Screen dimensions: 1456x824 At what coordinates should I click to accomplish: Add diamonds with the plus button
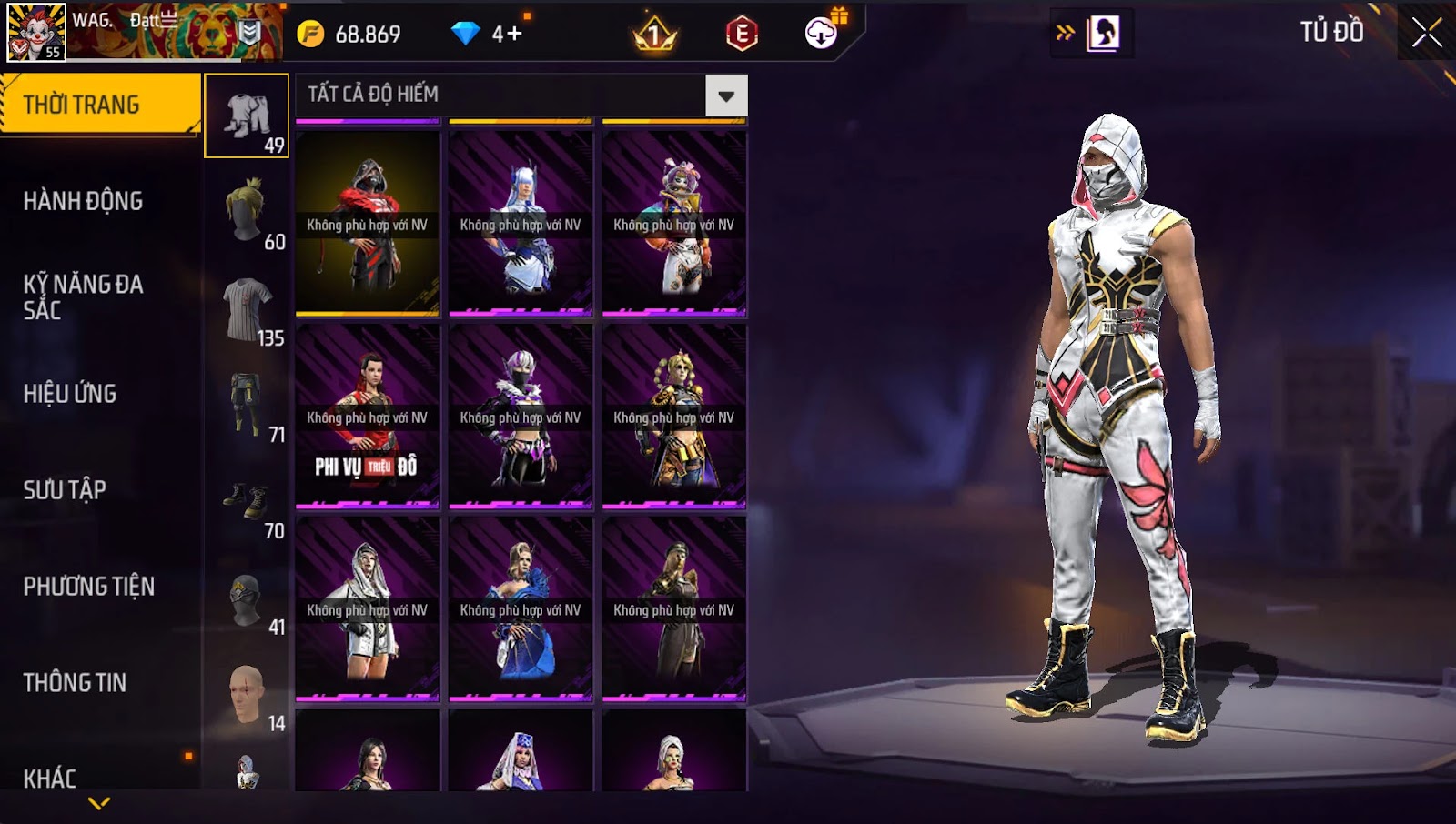(514, 35)
